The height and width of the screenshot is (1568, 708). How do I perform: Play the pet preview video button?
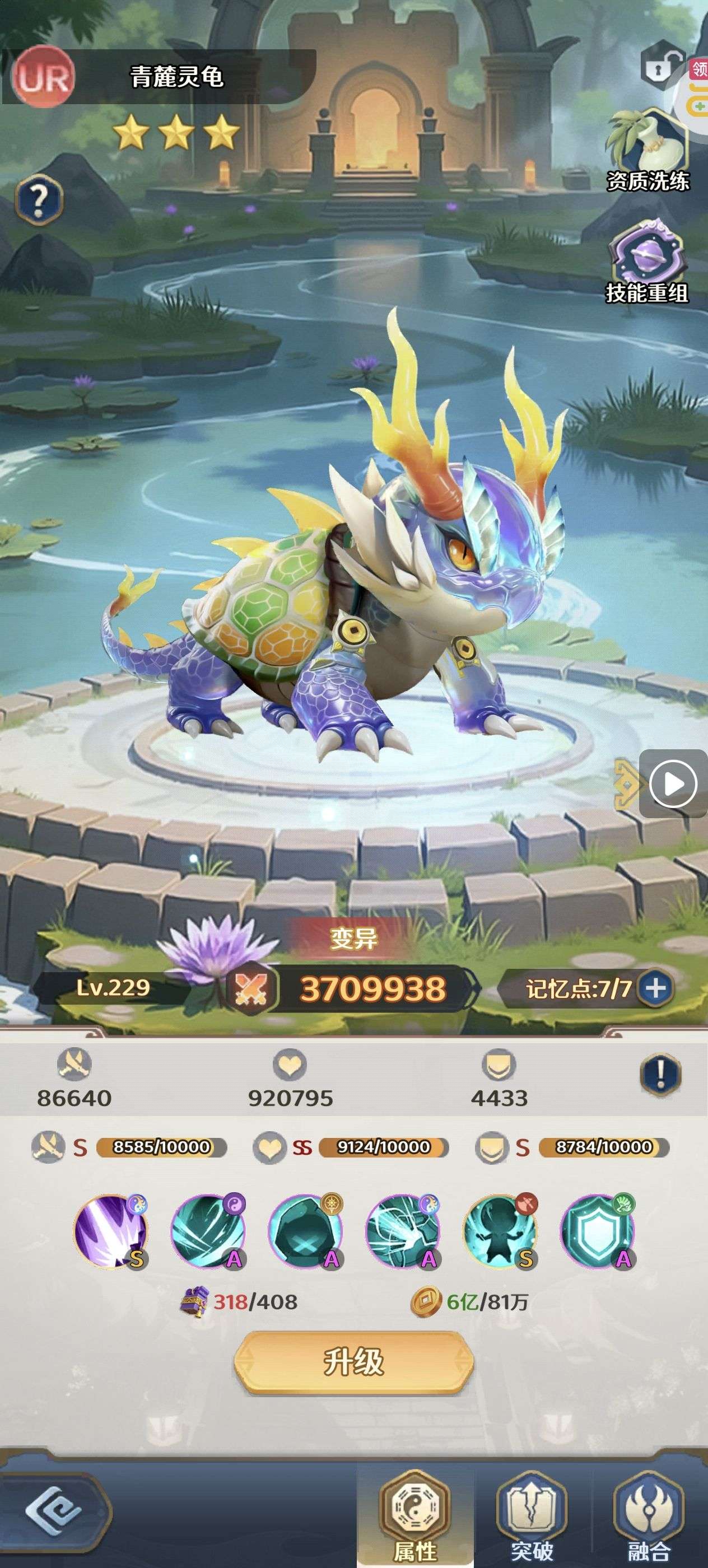click(x=673, y=783)
